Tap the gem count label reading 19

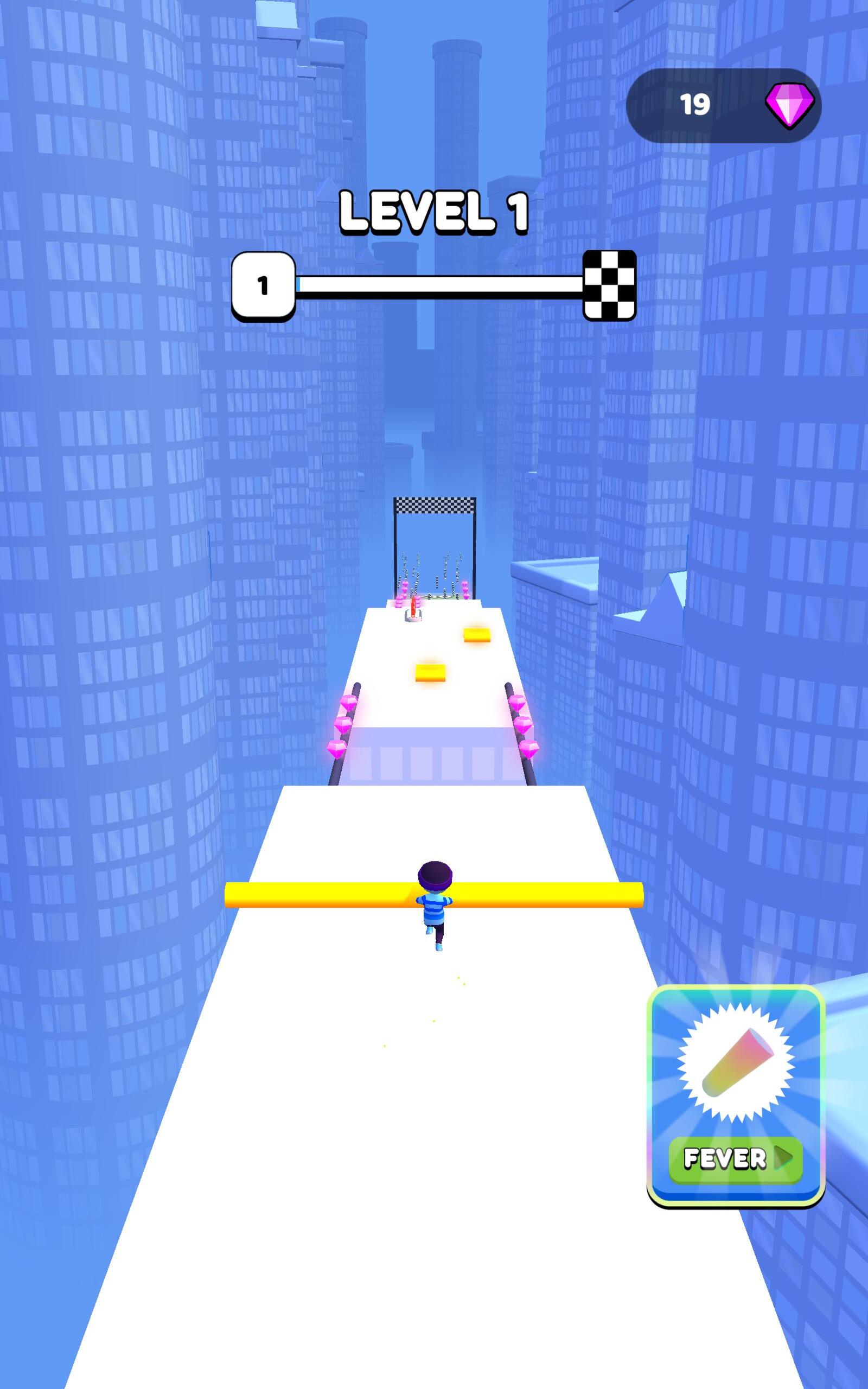pos(697,104)
